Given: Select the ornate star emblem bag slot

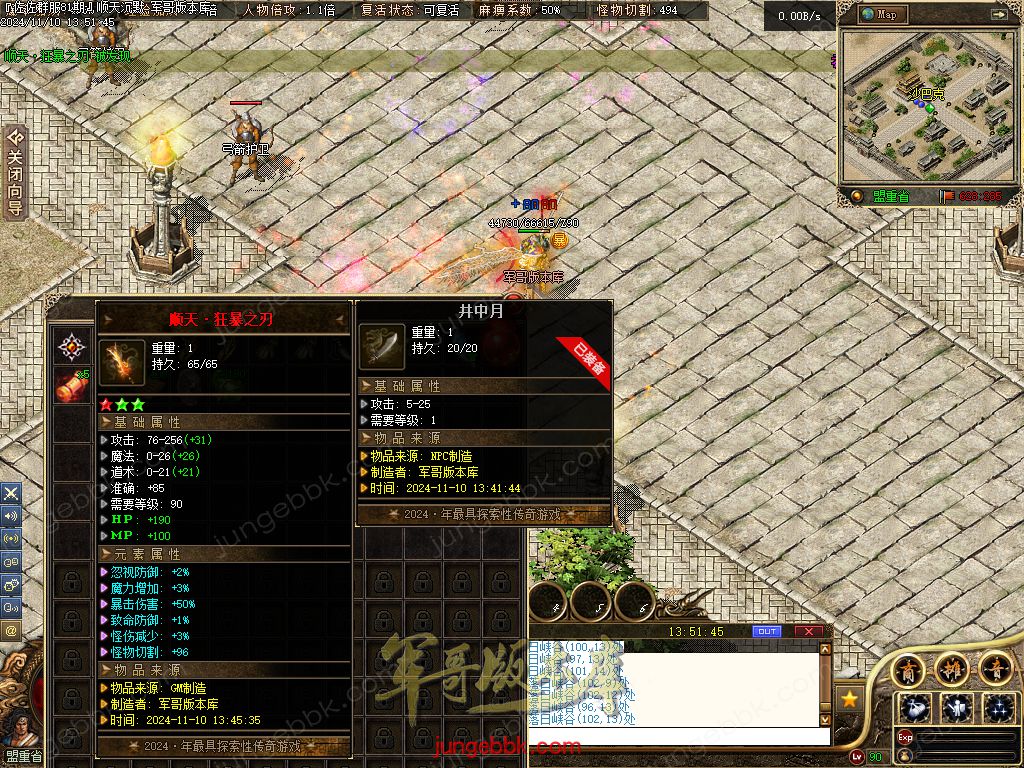Looking at the screenshot, I should pos(71,346).
